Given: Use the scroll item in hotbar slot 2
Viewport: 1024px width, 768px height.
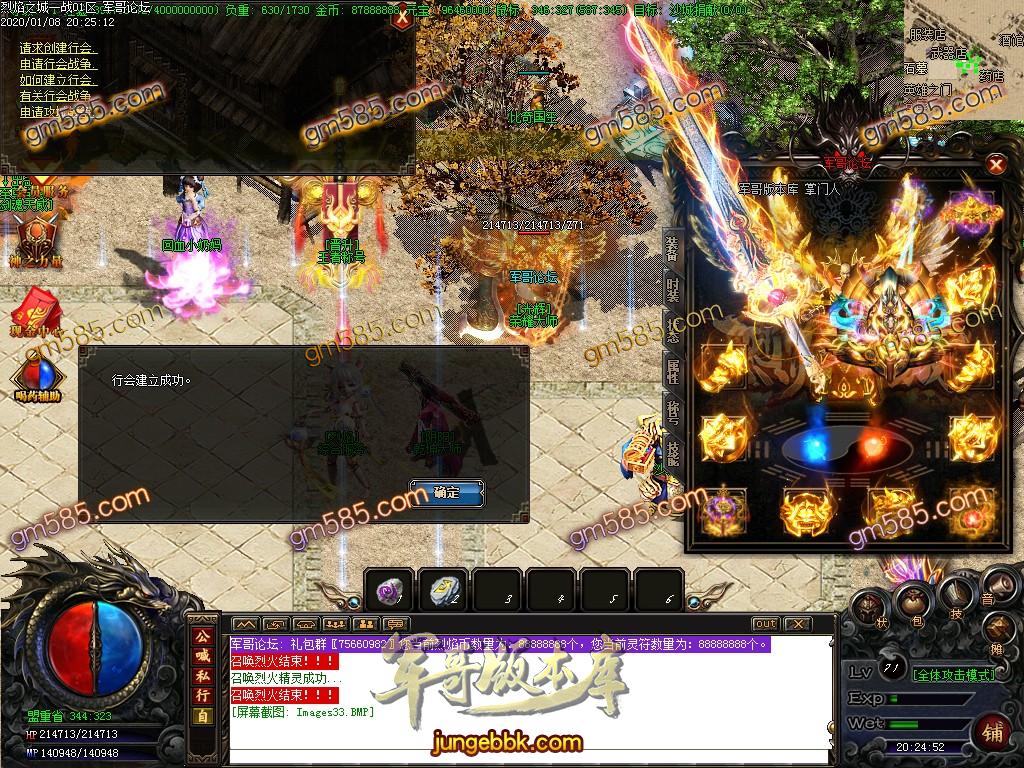Looking at the screenshot, I should (443, 592).
